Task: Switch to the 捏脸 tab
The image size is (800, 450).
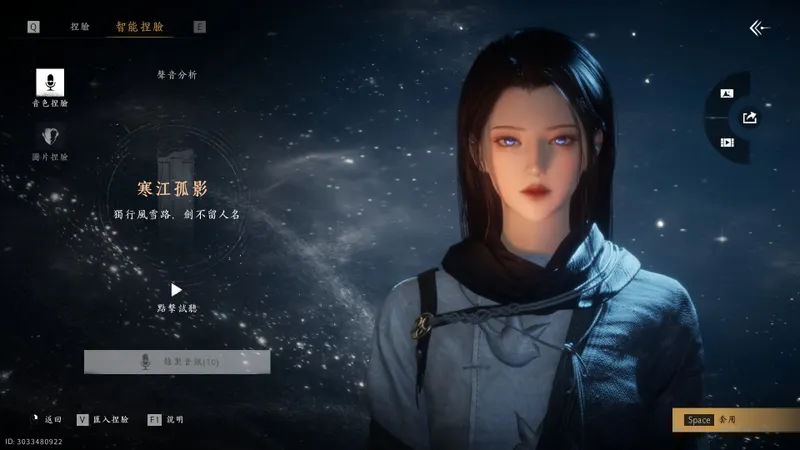Action: click(80, 27)
